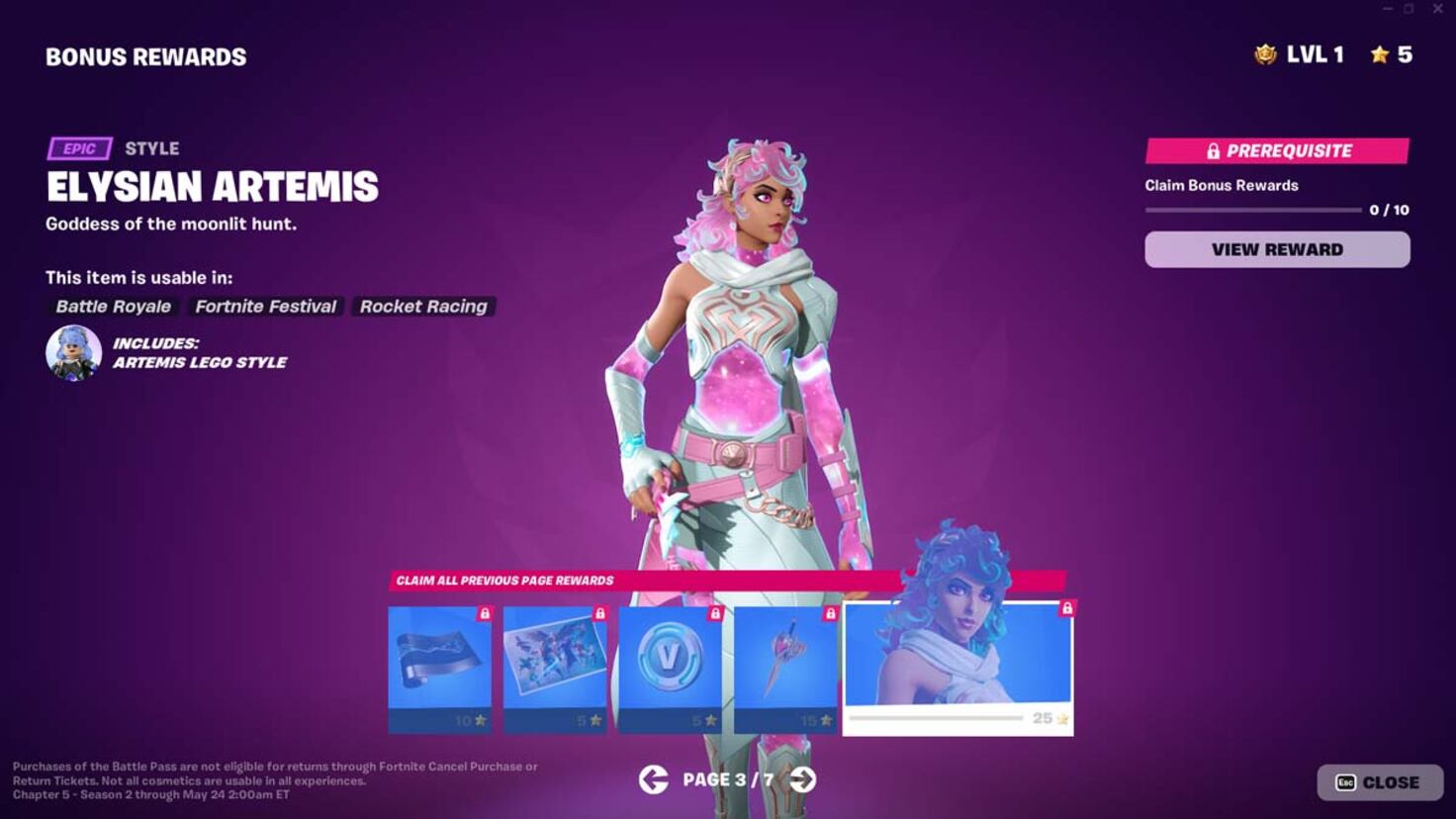Select the Rocket Racing usability tag

click(423, 307)
